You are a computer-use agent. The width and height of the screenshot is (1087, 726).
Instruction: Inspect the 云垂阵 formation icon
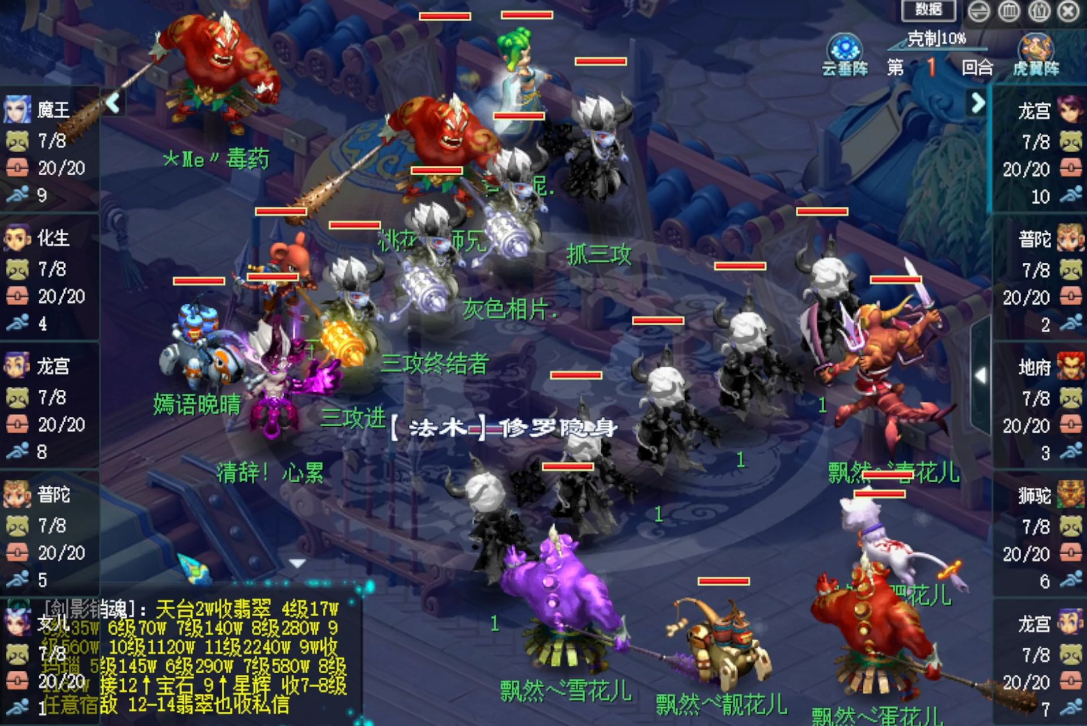pyautogui.click(x=845, y=52)
